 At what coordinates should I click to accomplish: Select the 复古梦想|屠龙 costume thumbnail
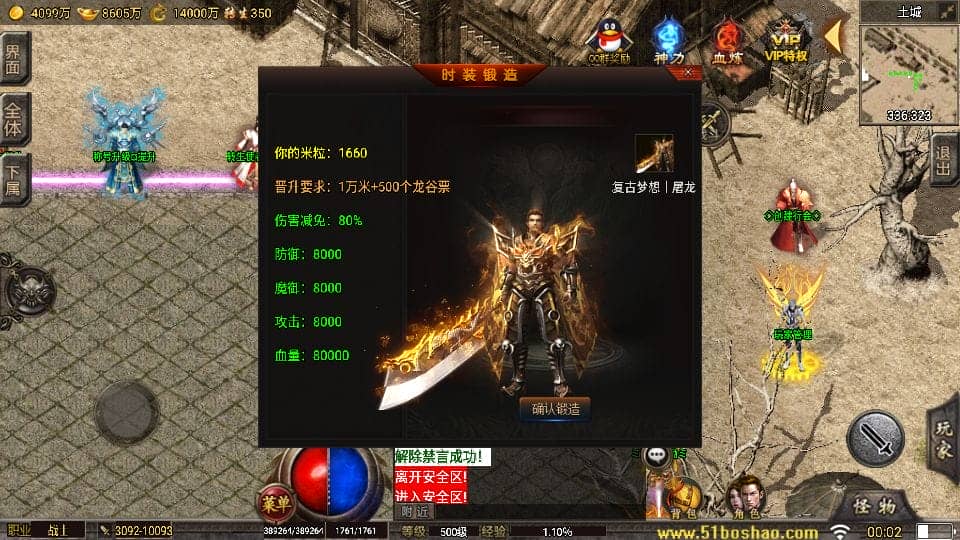coord(654,154)
